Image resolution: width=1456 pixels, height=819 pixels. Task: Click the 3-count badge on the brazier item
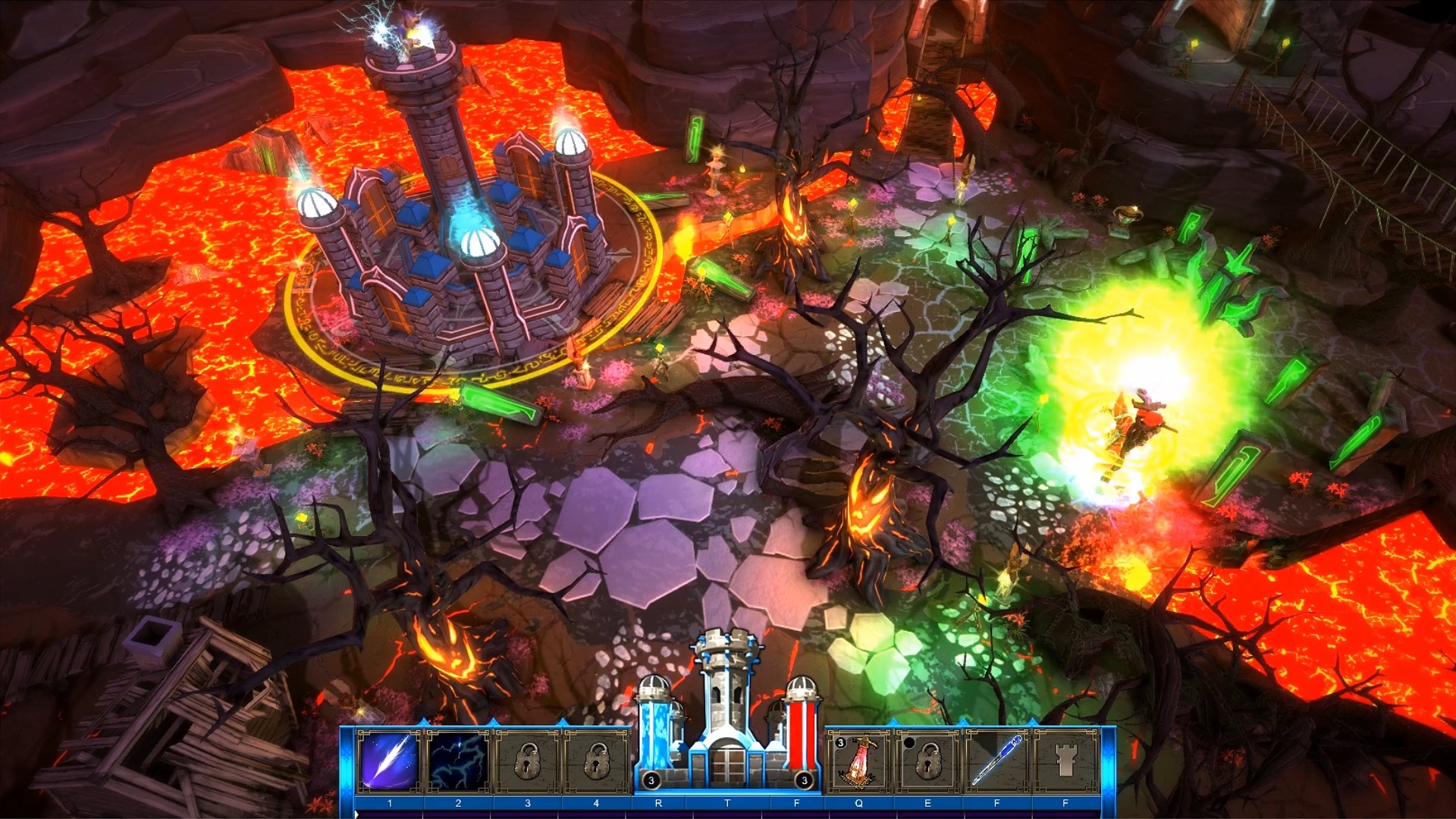pos(841,743)
